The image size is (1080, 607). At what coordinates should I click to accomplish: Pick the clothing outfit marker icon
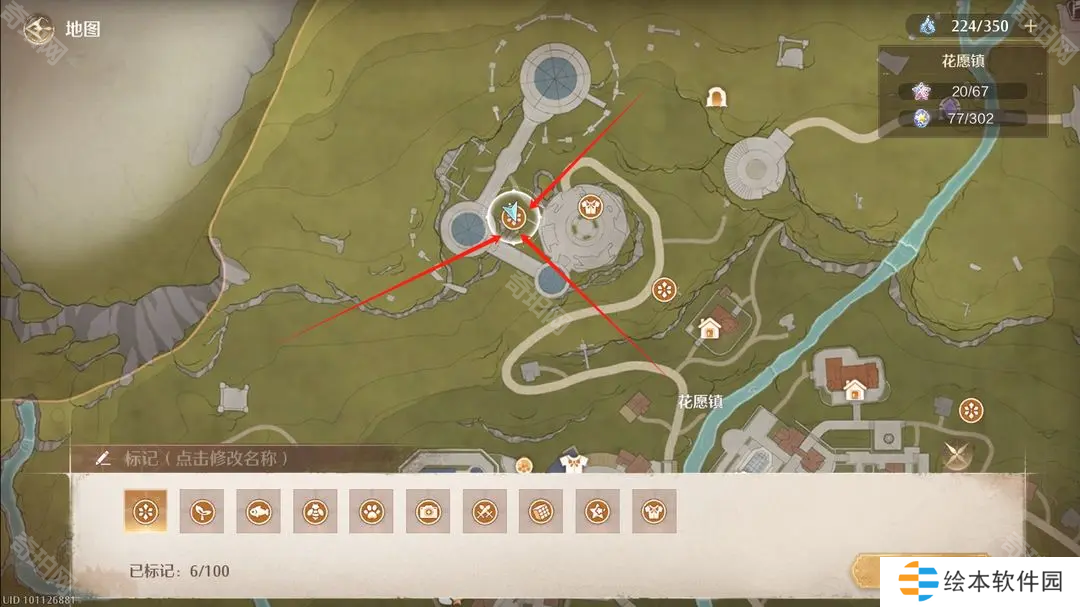(x=654, y=511)
